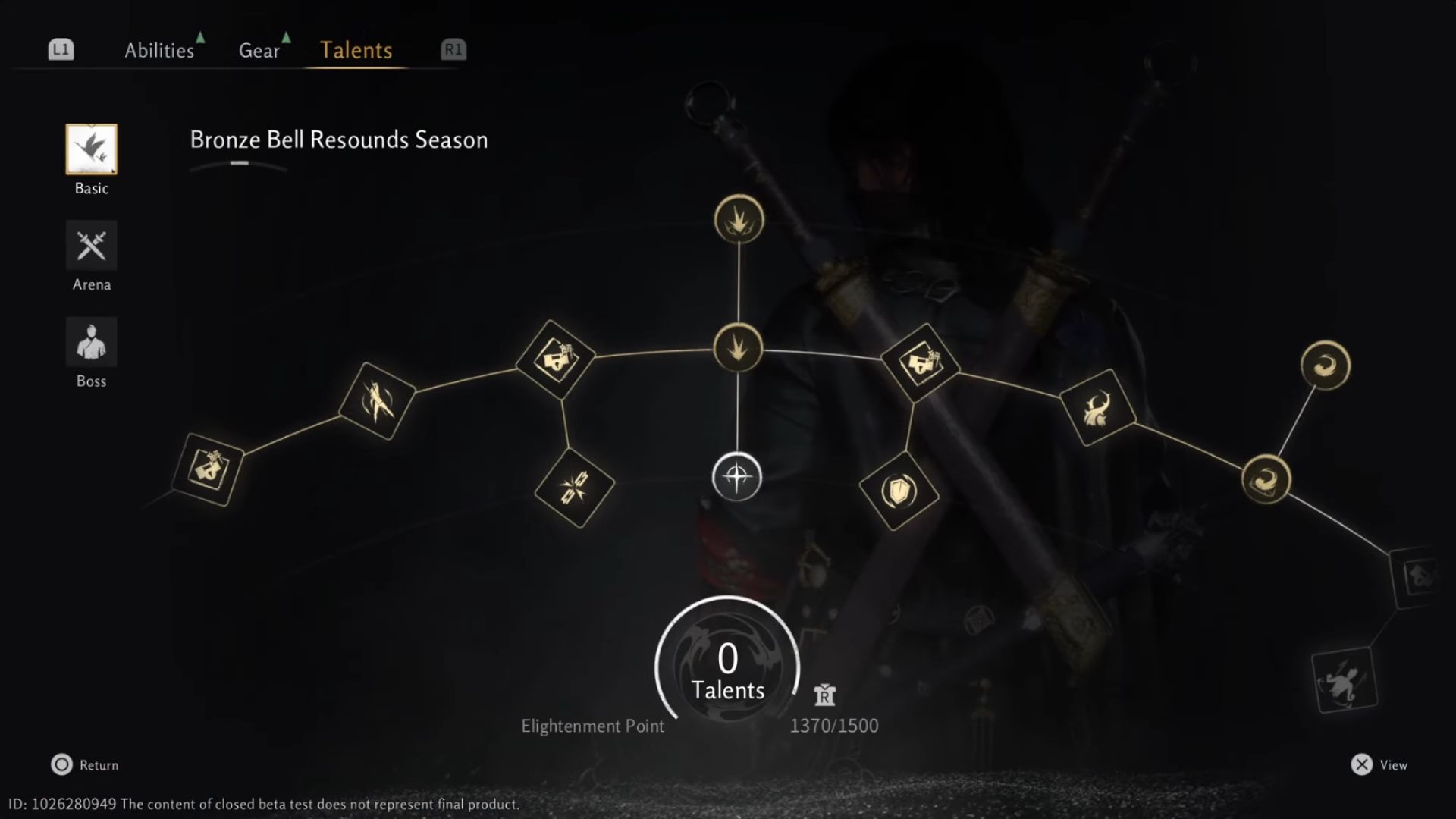Select the topmost circular arrow talent node
Image resolution: width=1456 pixels, height=819 pixels.
coord(738,218)
